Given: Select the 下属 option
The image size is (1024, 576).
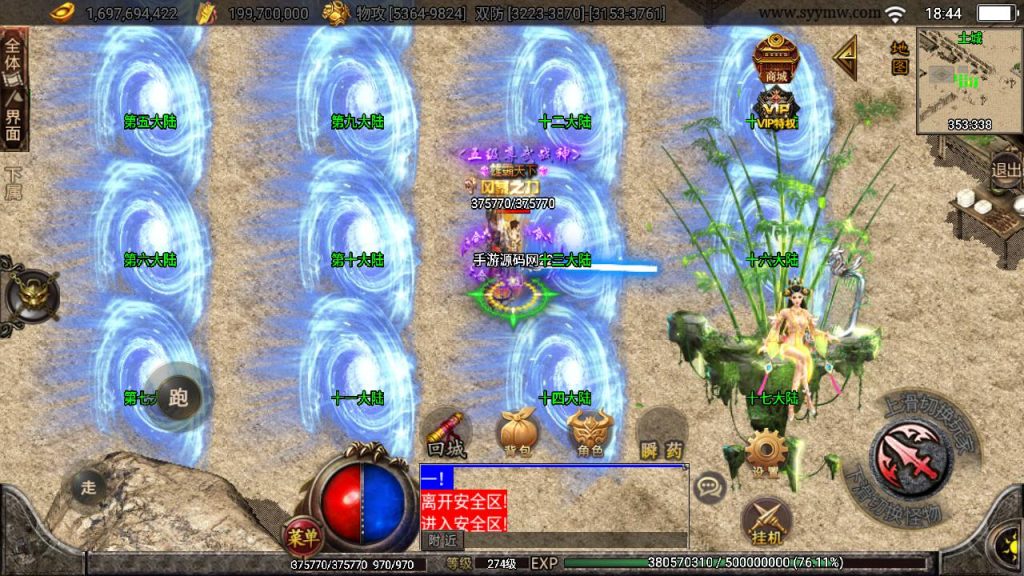Looking at the screenshot, I should point(13,182).
